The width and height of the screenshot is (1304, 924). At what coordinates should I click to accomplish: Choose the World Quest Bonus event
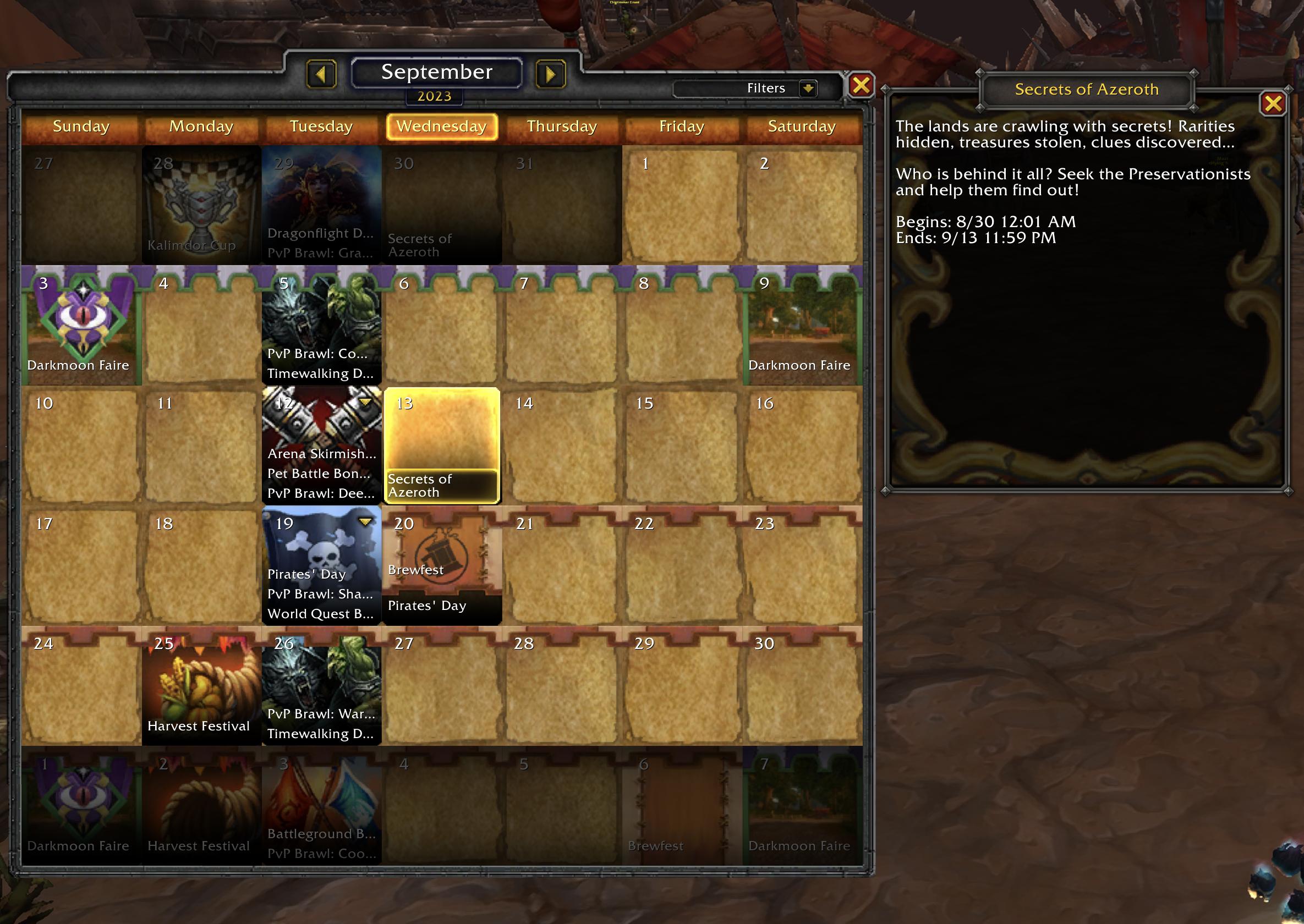click(320, 613)
